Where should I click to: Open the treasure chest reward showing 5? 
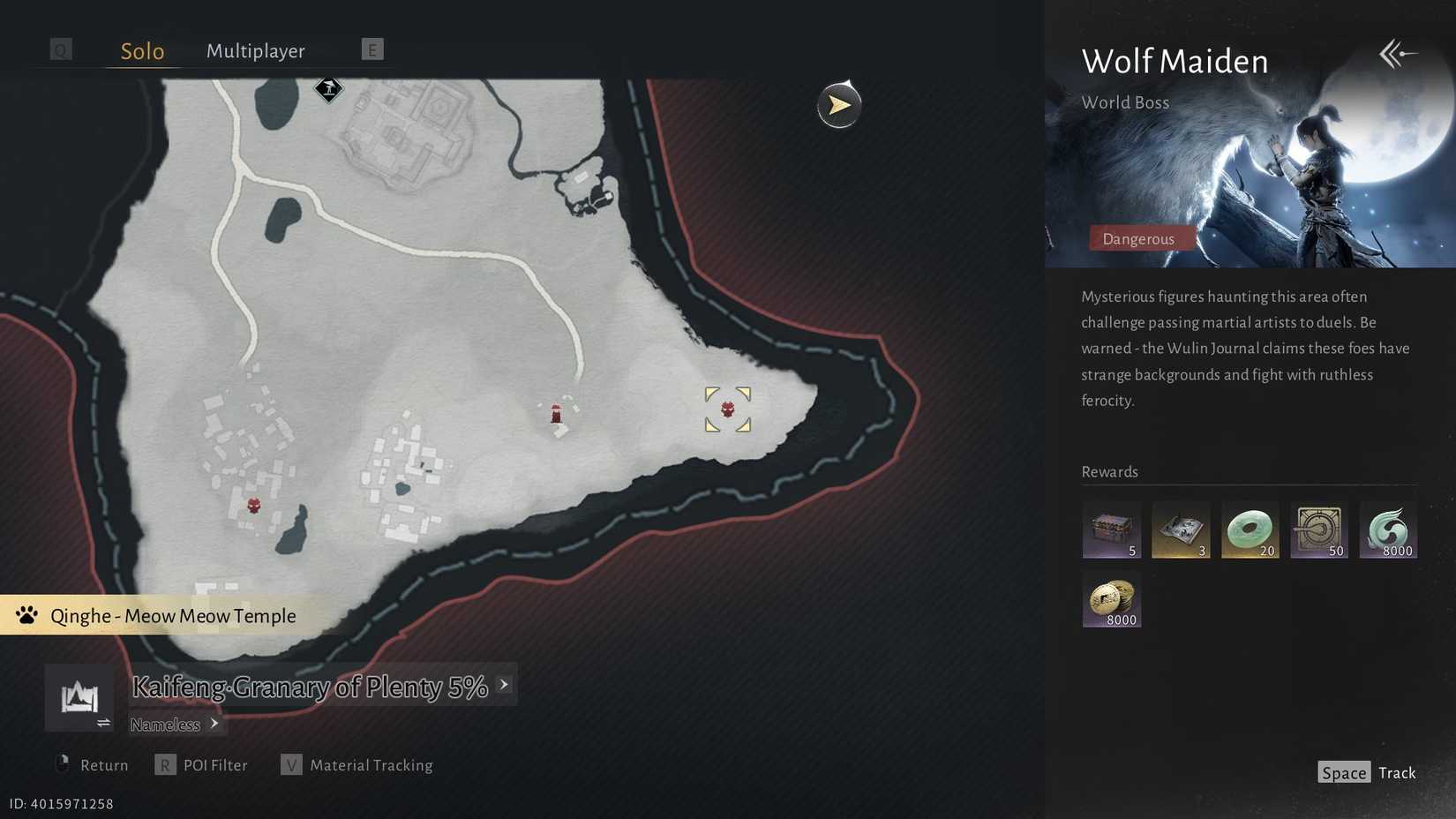click(x=1111, y=530)
